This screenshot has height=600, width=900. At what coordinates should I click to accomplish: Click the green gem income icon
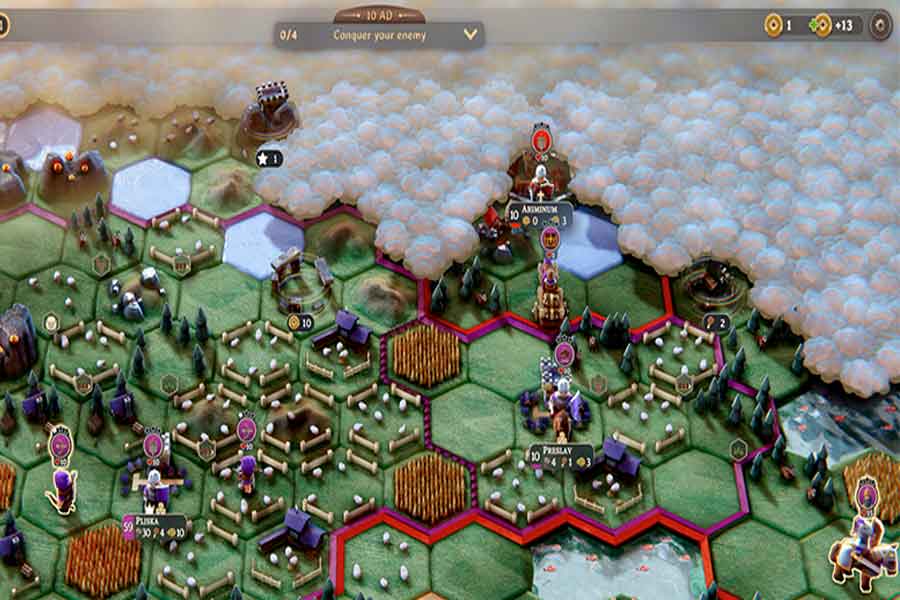pyautogui.click(x=822, y=25)
